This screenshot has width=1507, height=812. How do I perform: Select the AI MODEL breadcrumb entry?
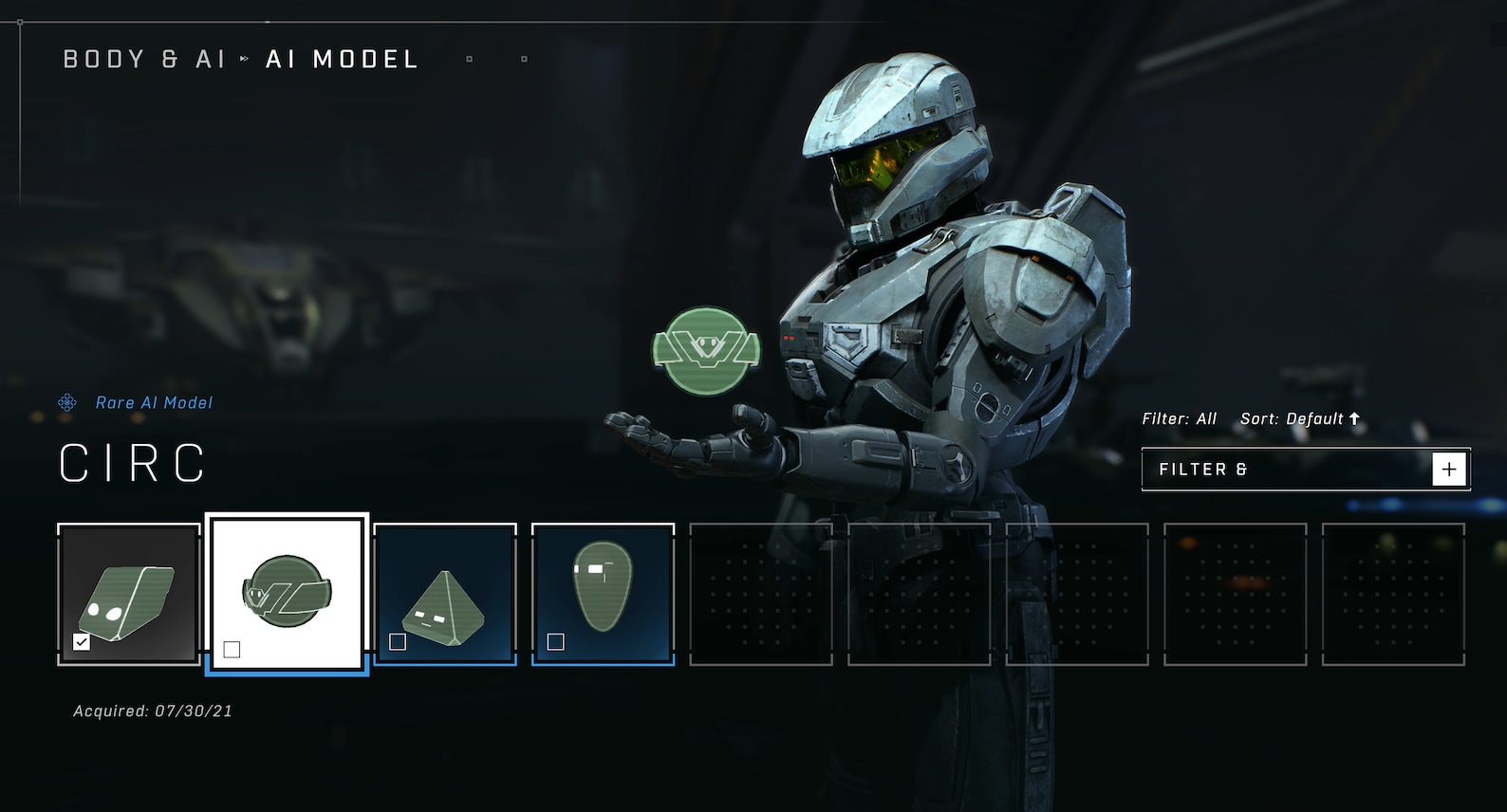click(x=340, y=59)
